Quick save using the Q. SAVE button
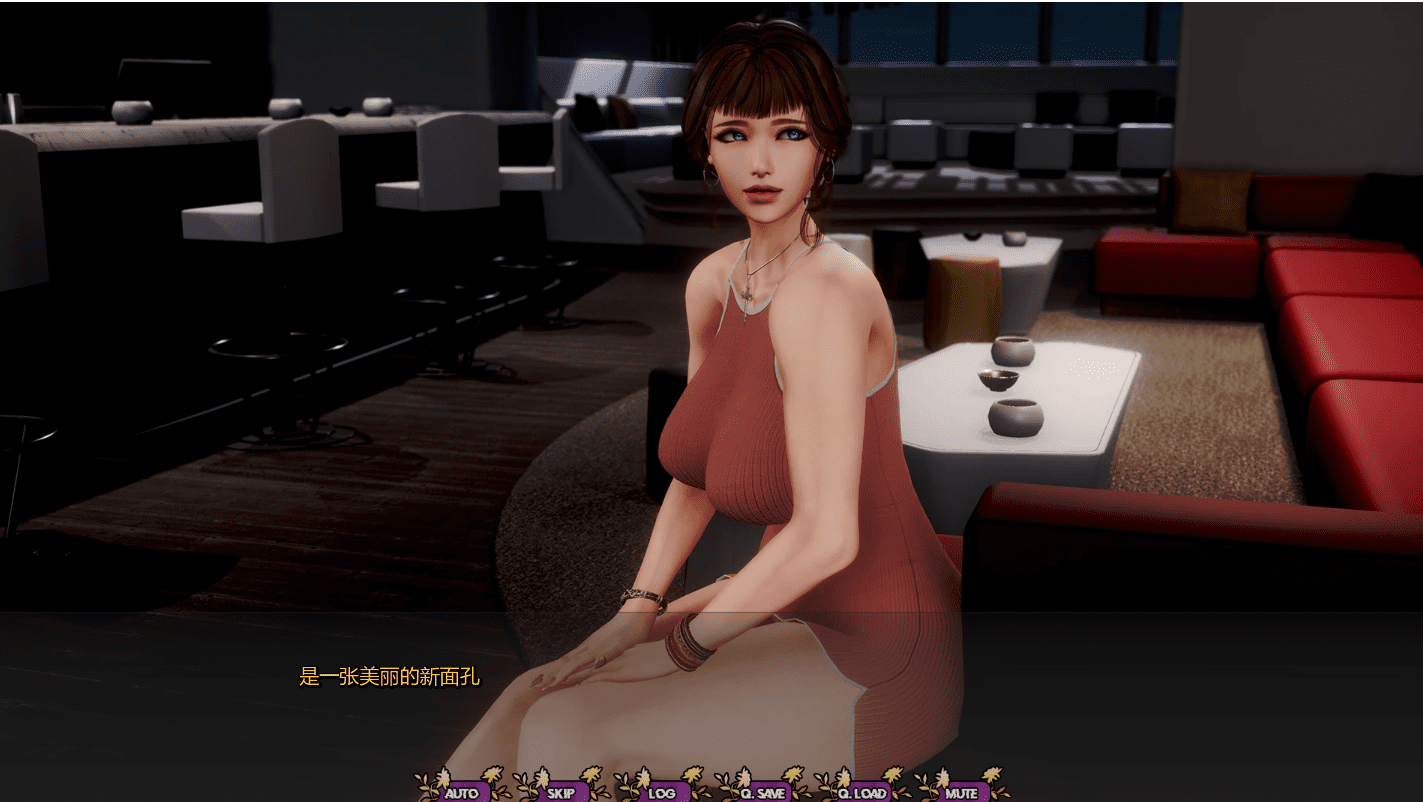This screenshot has height=802, width=1423. tap(763, 792)
